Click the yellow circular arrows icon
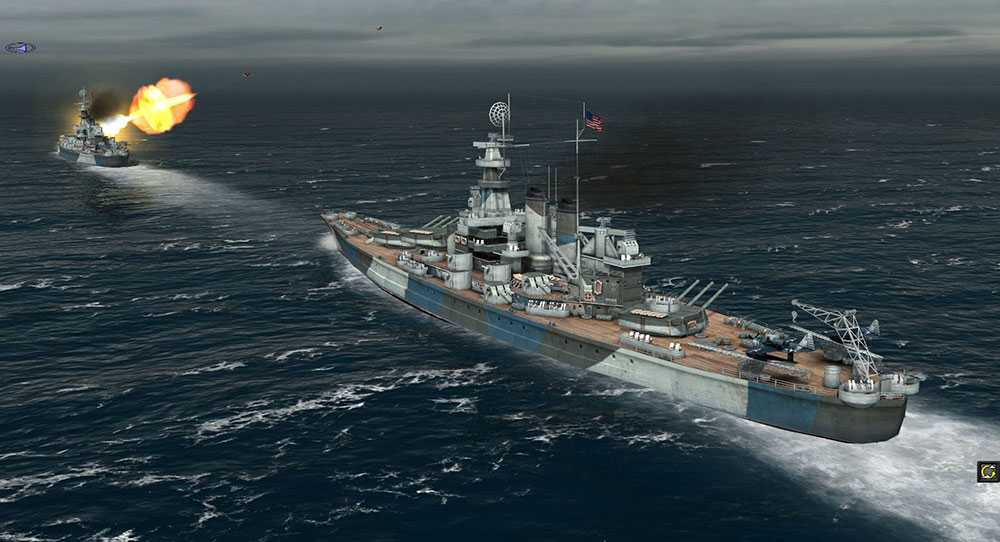The image size is (1000, 542). pos(988,471)
